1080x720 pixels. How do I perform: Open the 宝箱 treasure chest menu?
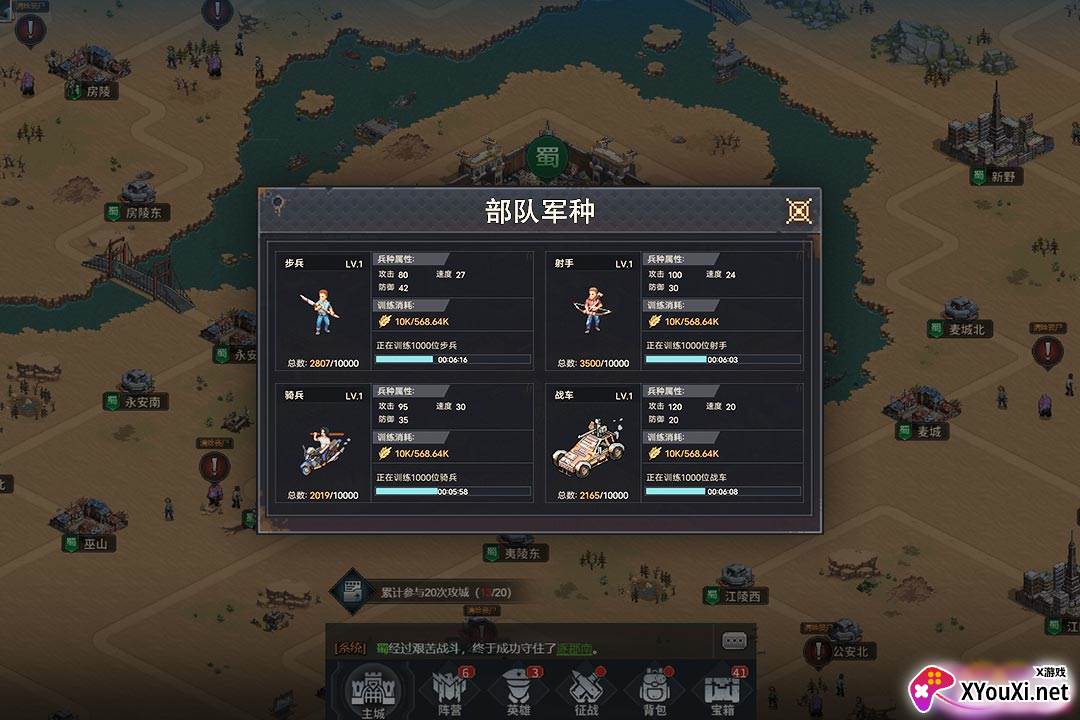[x=722, y=690]
